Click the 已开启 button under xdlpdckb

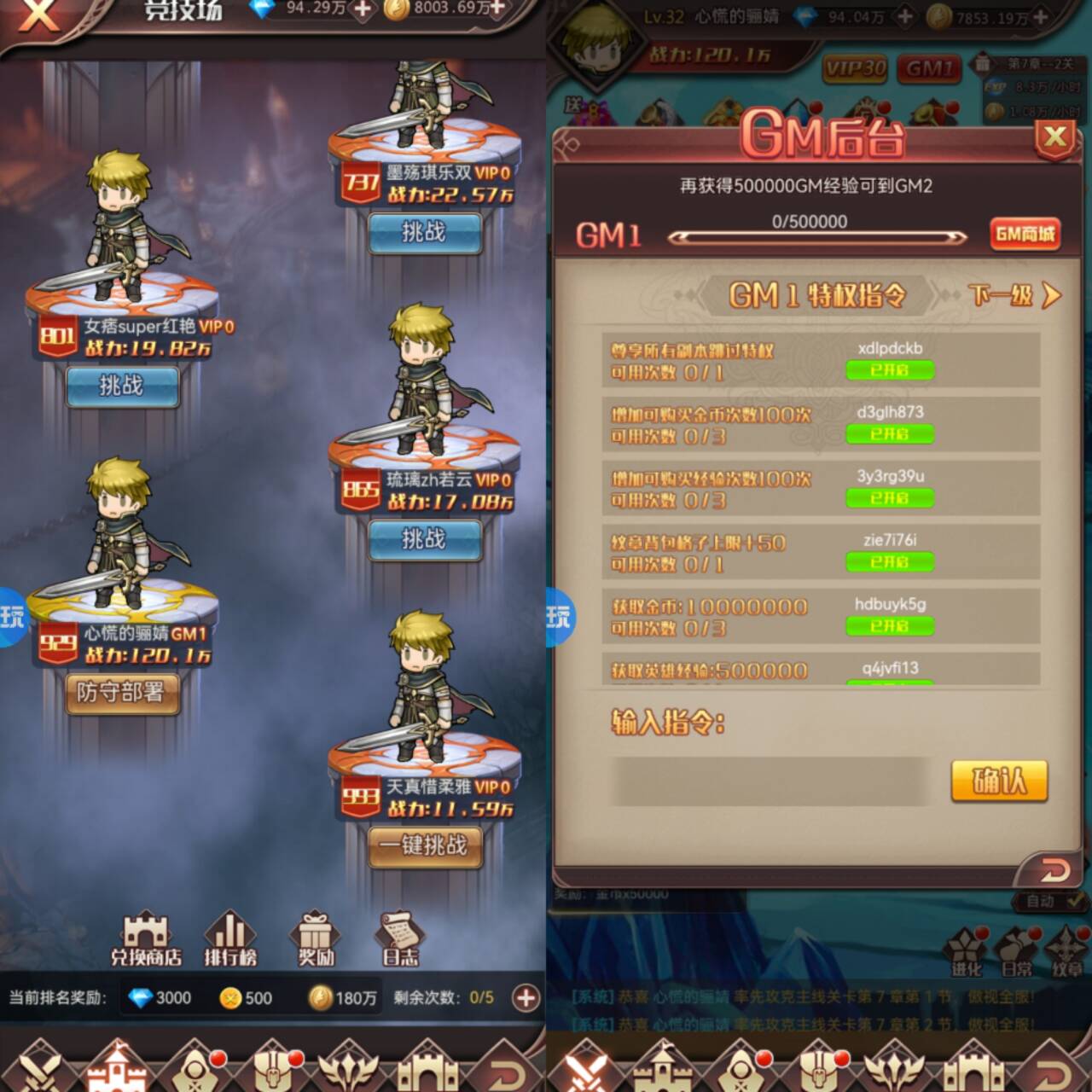click(889, 370)
